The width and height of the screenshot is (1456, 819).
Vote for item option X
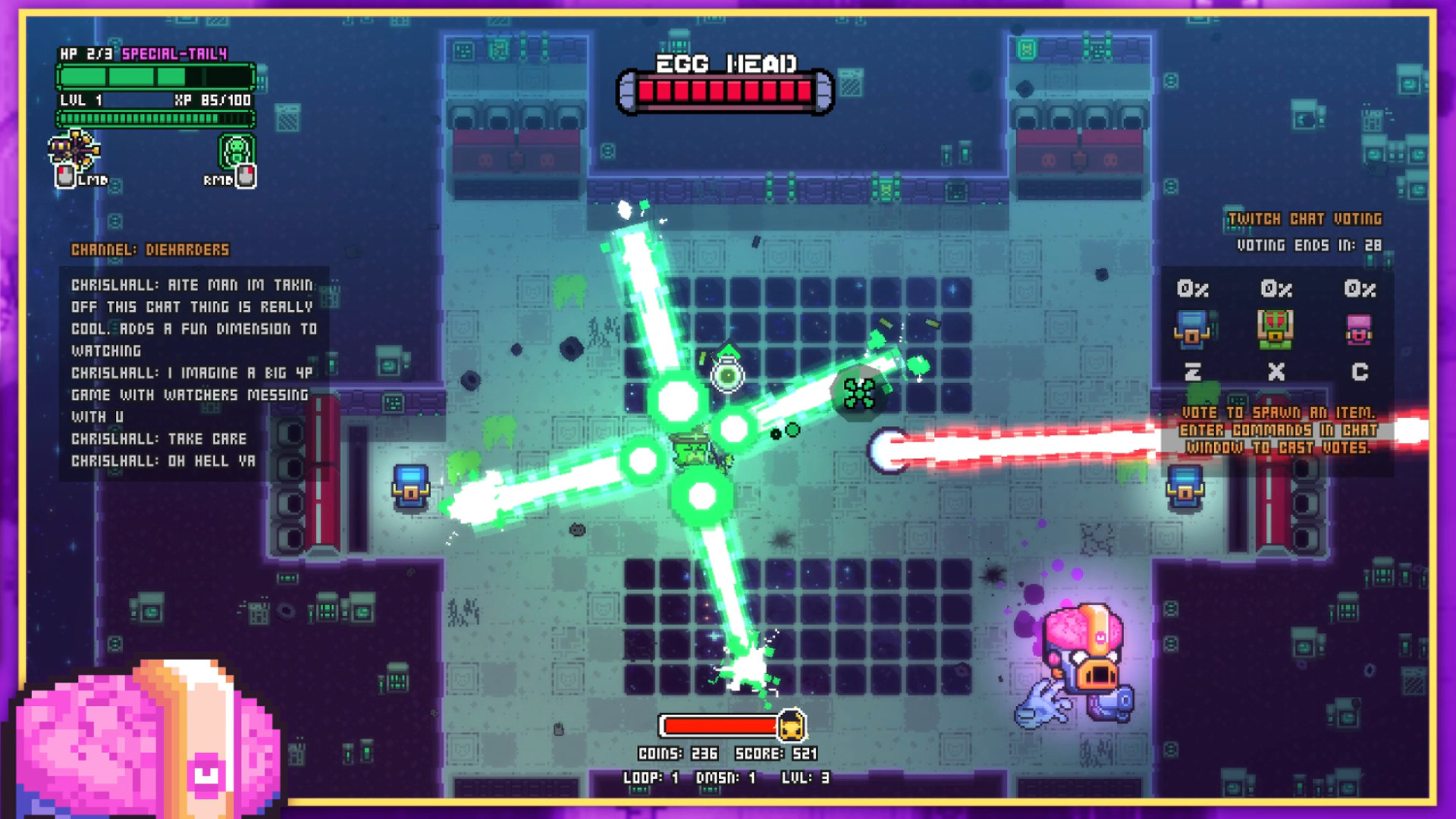[1275, 372]
